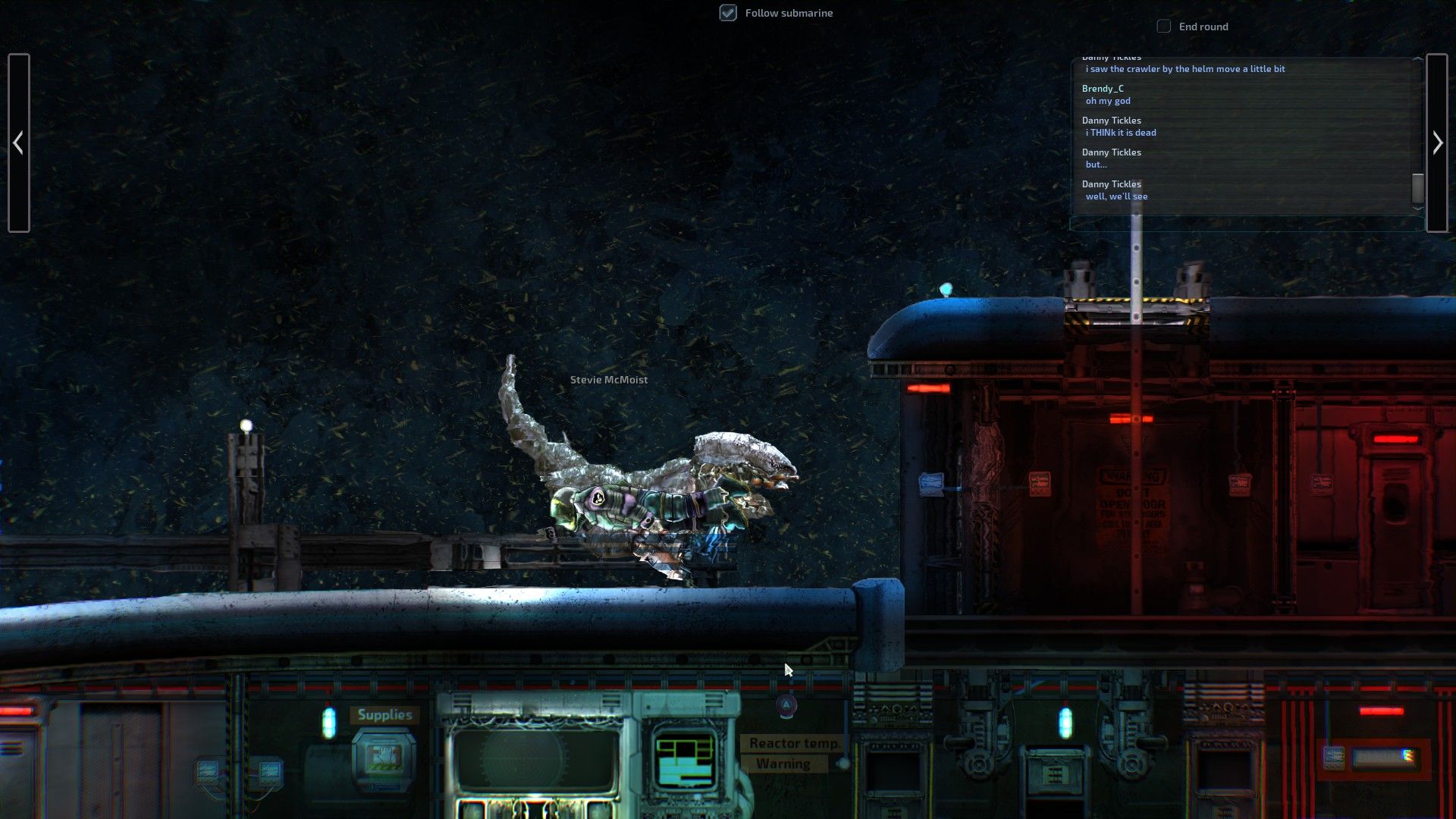The width and height of the screenshot is (1456, 819).
Task: Uncheck the Follow submarine checkbox
Action: click(727, 12)
